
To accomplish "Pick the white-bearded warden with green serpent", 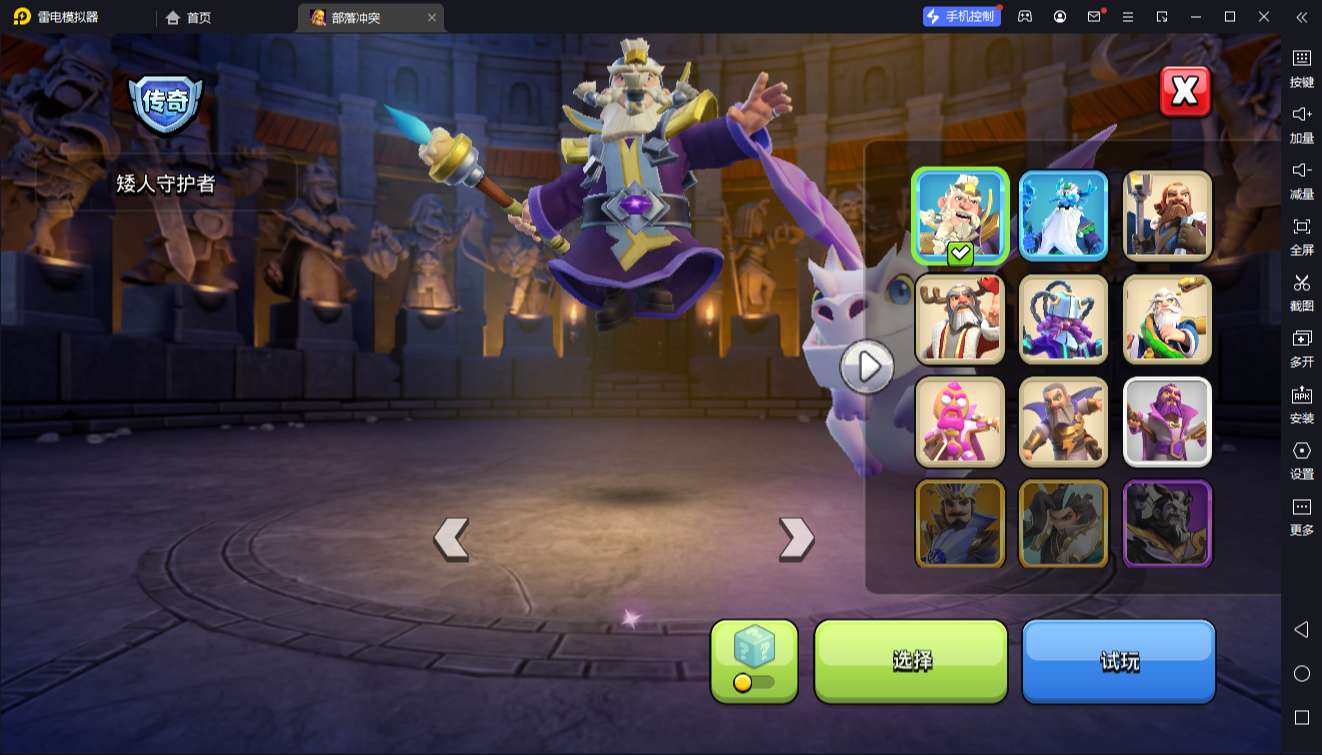I will point(1167,320).
